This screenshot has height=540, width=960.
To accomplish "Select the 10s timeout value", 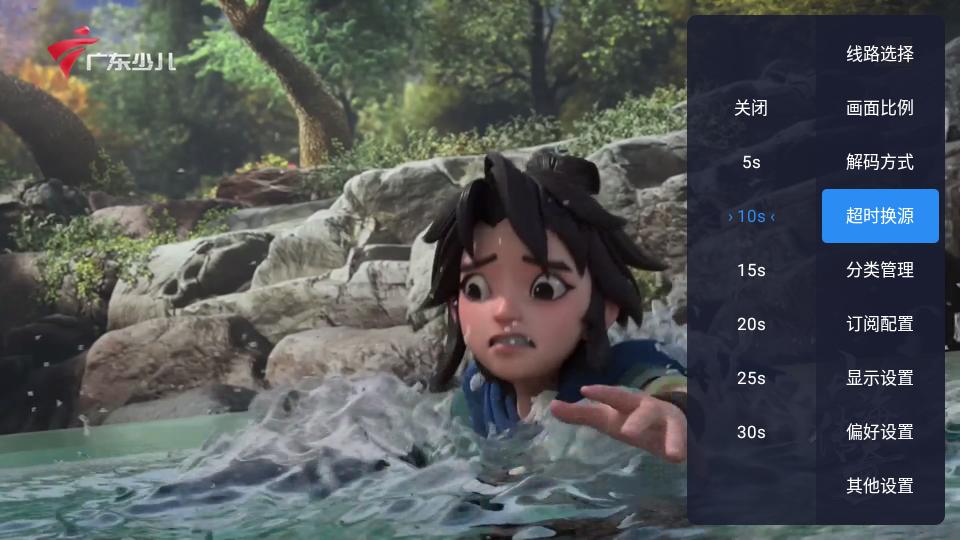I will tap(751, 216).
